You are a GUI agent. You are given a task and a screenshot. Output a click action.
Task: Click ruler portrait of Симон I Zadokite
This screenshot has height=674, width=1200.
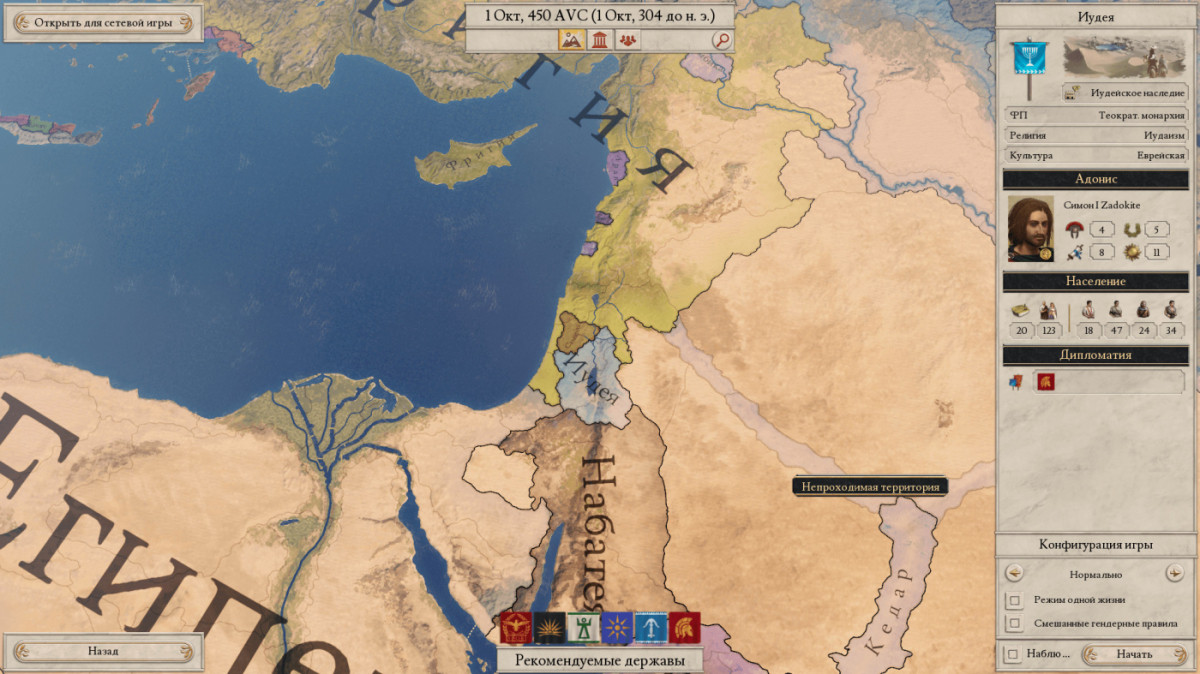pyautogui.click(x=1031, y=229)
